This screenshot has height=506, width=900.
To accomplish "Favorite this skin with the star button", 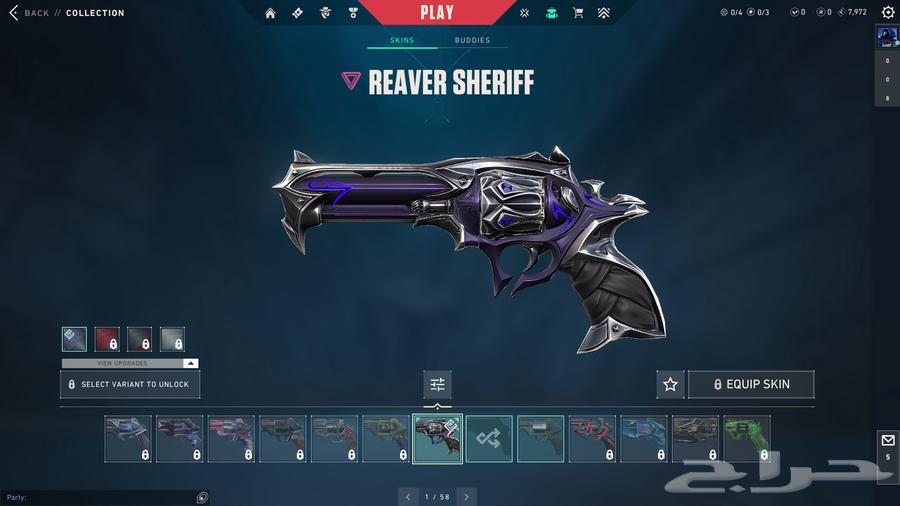I will 670,384.
